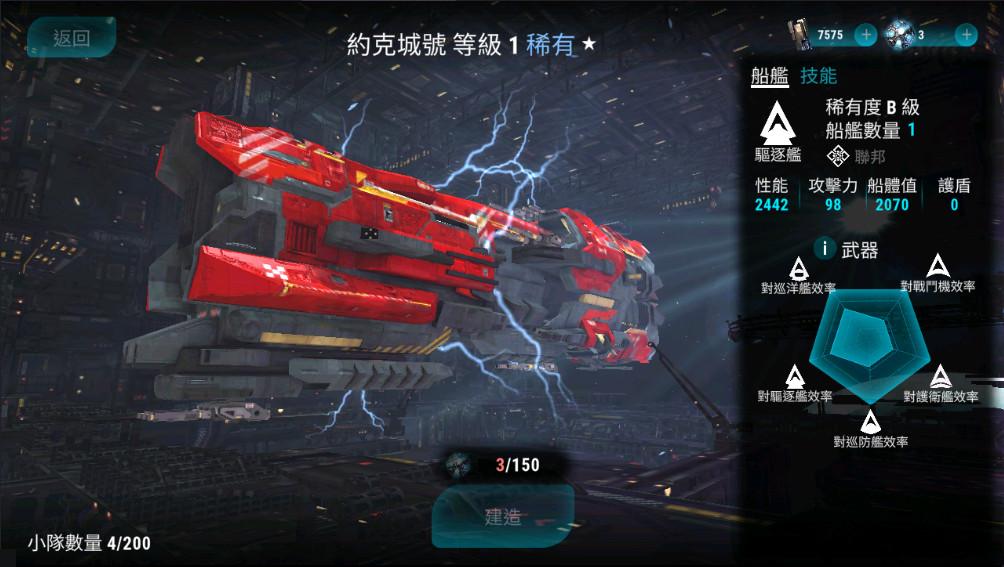The width and height of the screenshot is (1004, 567).
Task: Build the ship with the 建造 button
Action: click(503, 517)
